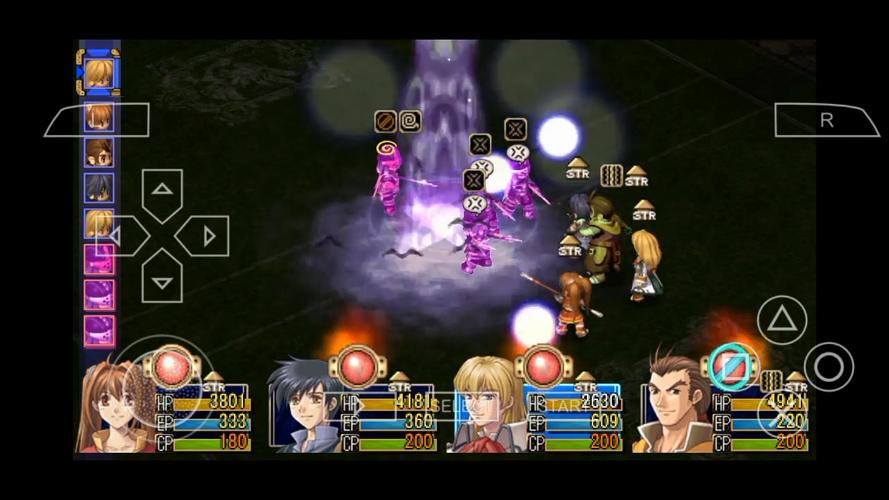This screenshot has height=500, width=889.
Task: Tap the on-screen circle button
Action: coord(828,367)
